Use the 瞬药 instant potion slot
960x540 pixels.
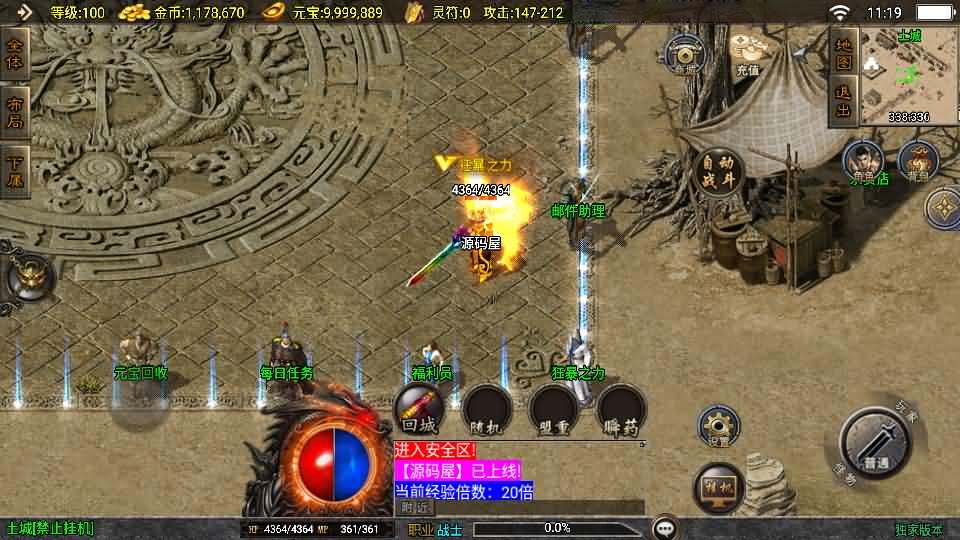(621, 410)
